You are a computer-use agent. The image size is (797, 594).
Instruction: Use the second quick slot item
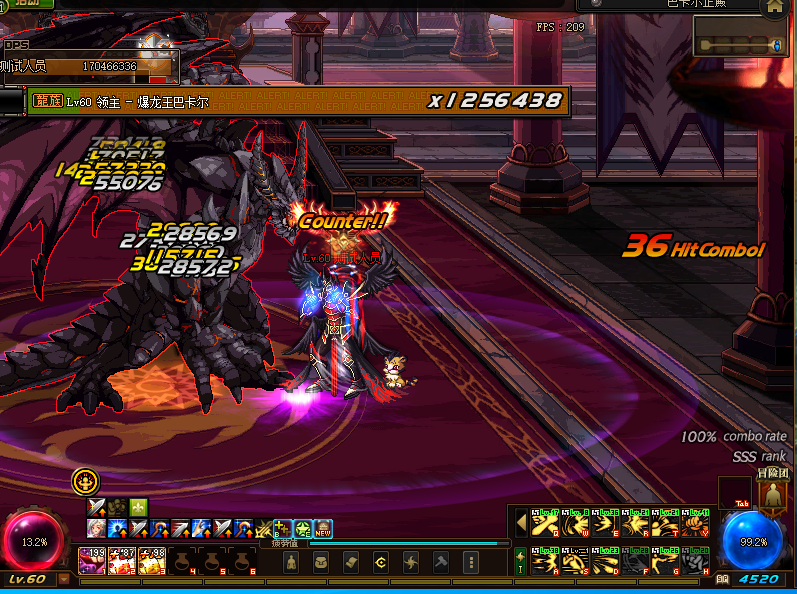pyautogui.click(x=124, y=561)
